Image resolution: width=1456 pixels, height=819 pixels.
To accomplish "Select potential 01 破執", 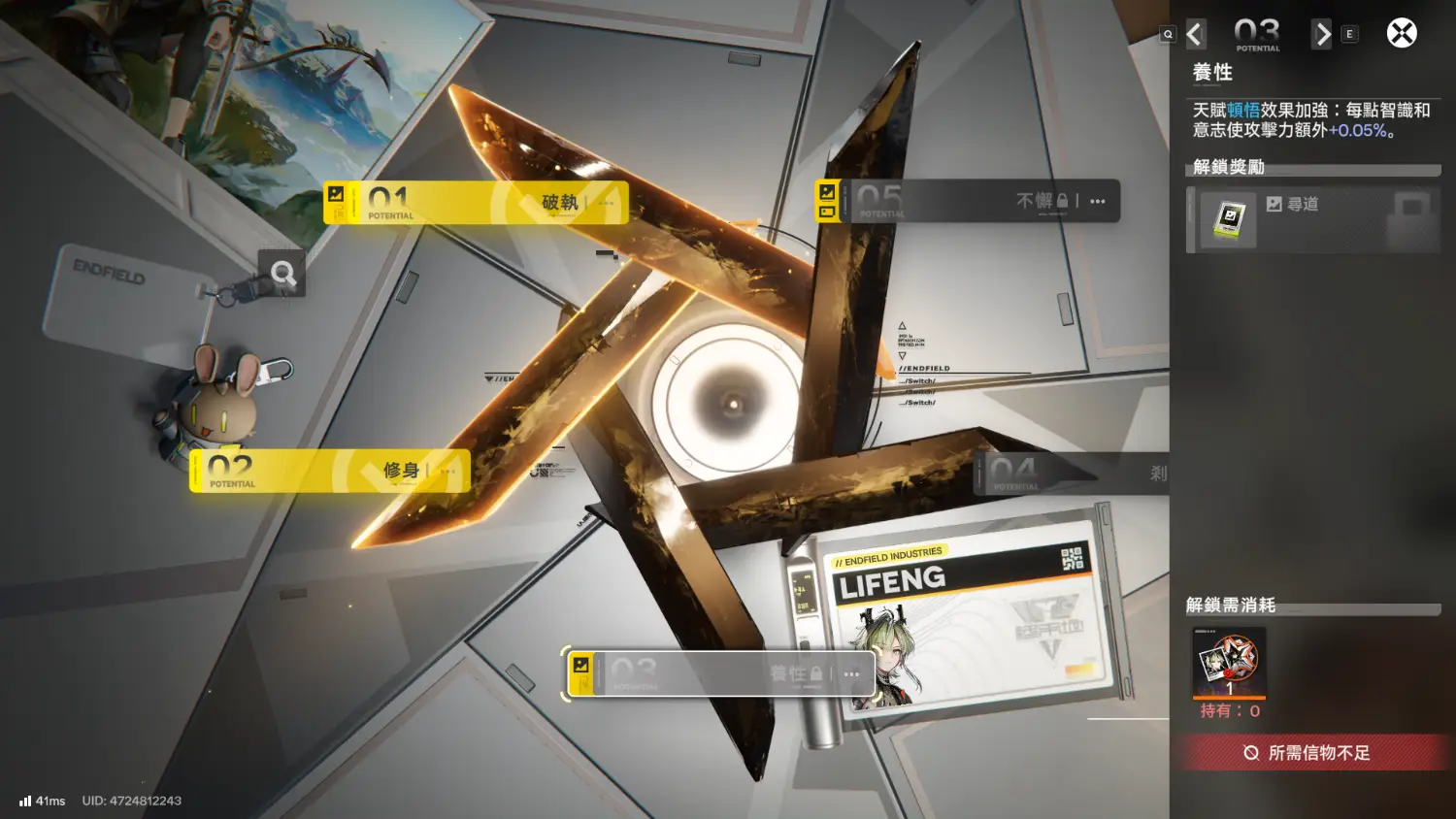I will (x=476, y=203).
